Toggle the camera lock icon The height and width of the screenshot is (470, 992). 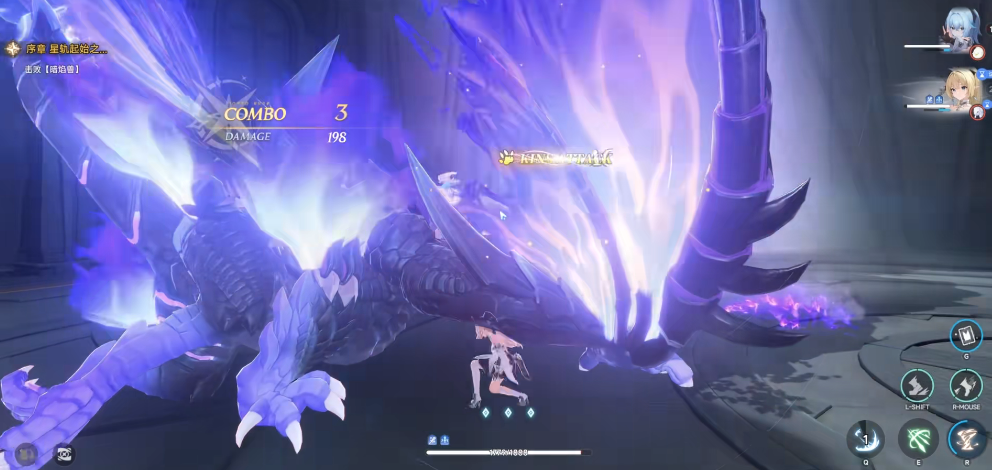coord(63,452)
